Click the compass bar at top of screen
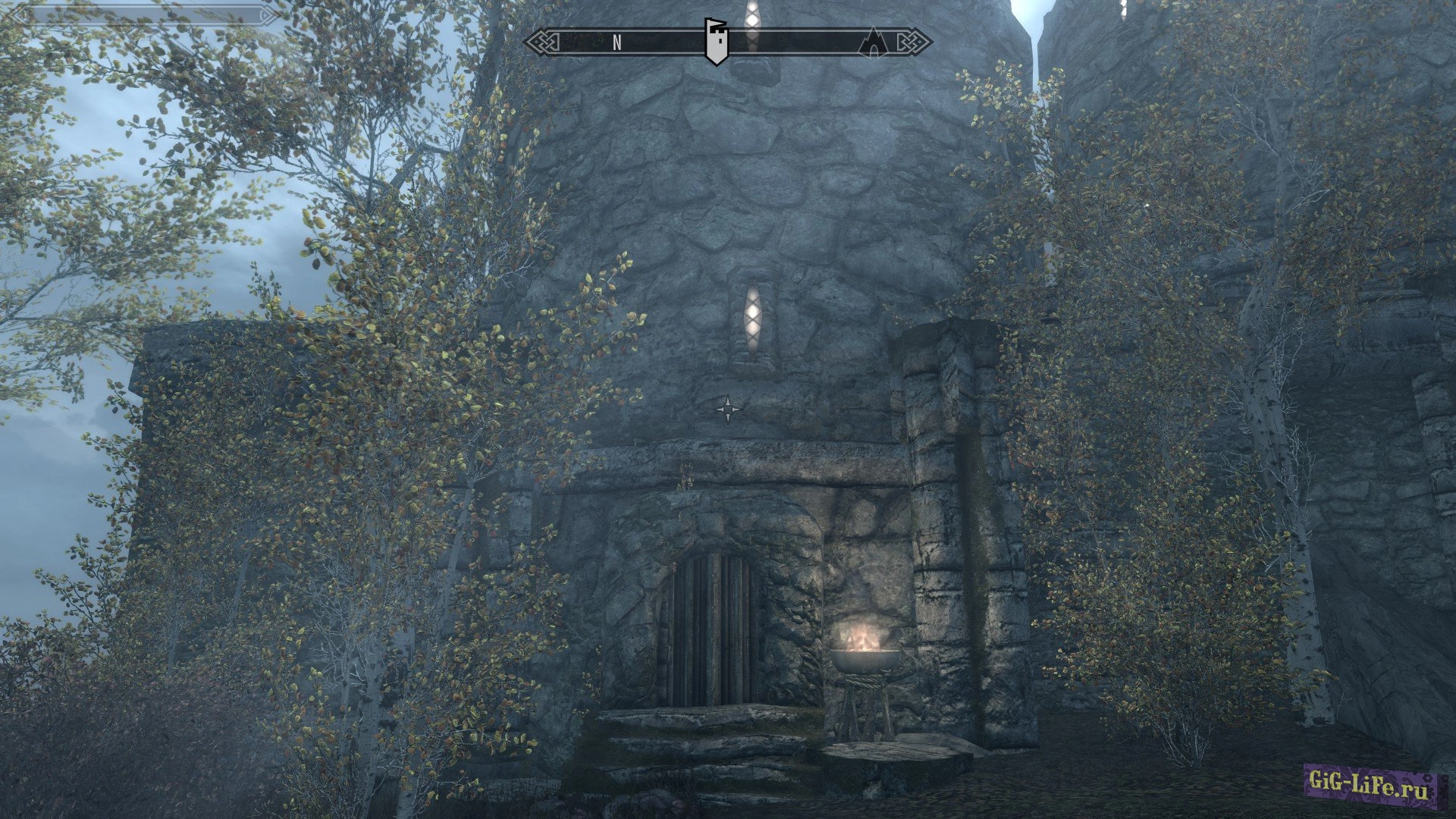Viewport: 1456px width, 819px height. click(x=667, y=43)
